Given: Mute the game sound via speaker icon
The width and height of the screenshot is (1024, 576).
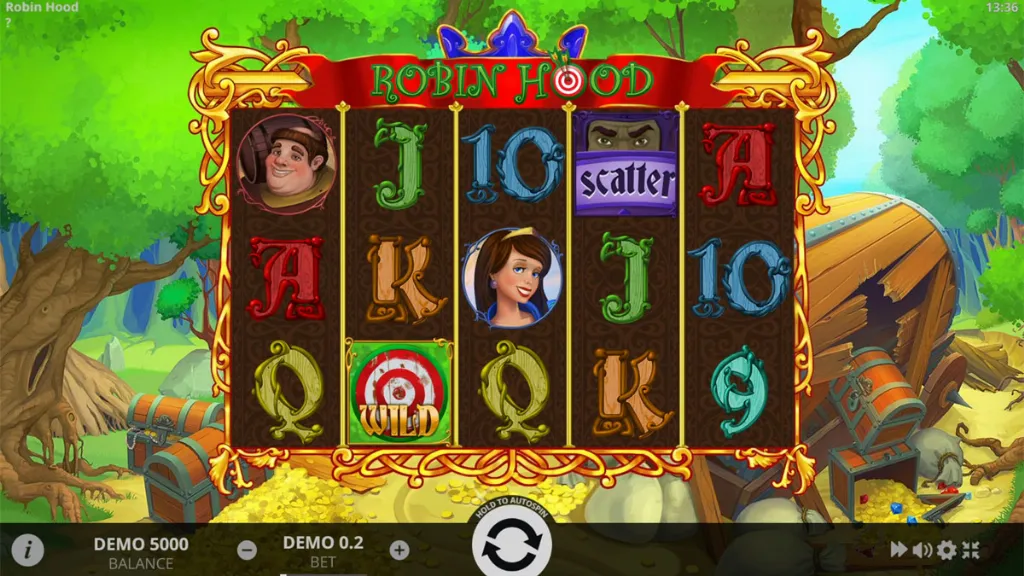Looking at the screenshot, I should [x=922, y=549].
